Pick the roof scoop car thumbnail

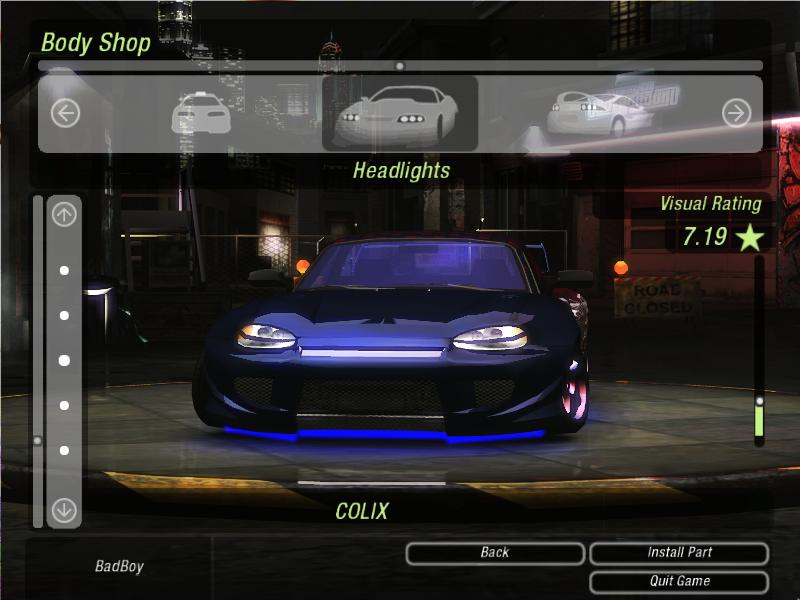tap(201, 113)
